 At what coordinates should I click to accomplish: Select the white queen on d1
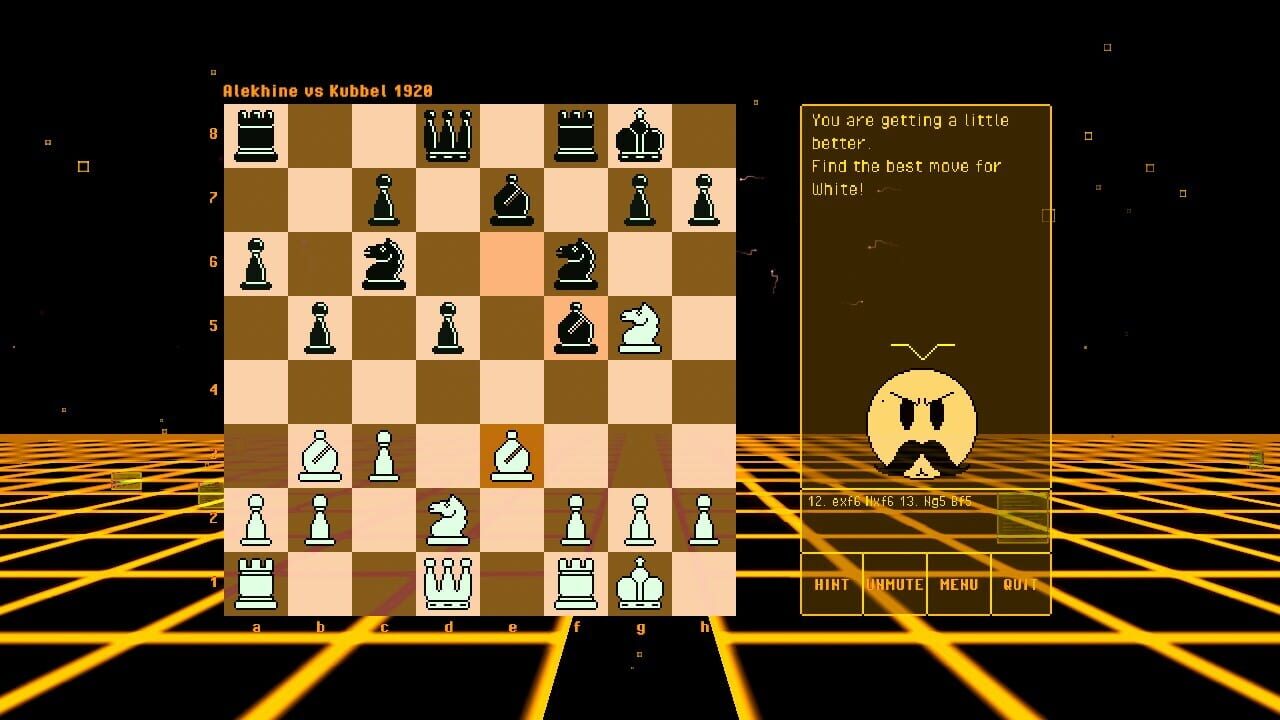click(449, 581)
